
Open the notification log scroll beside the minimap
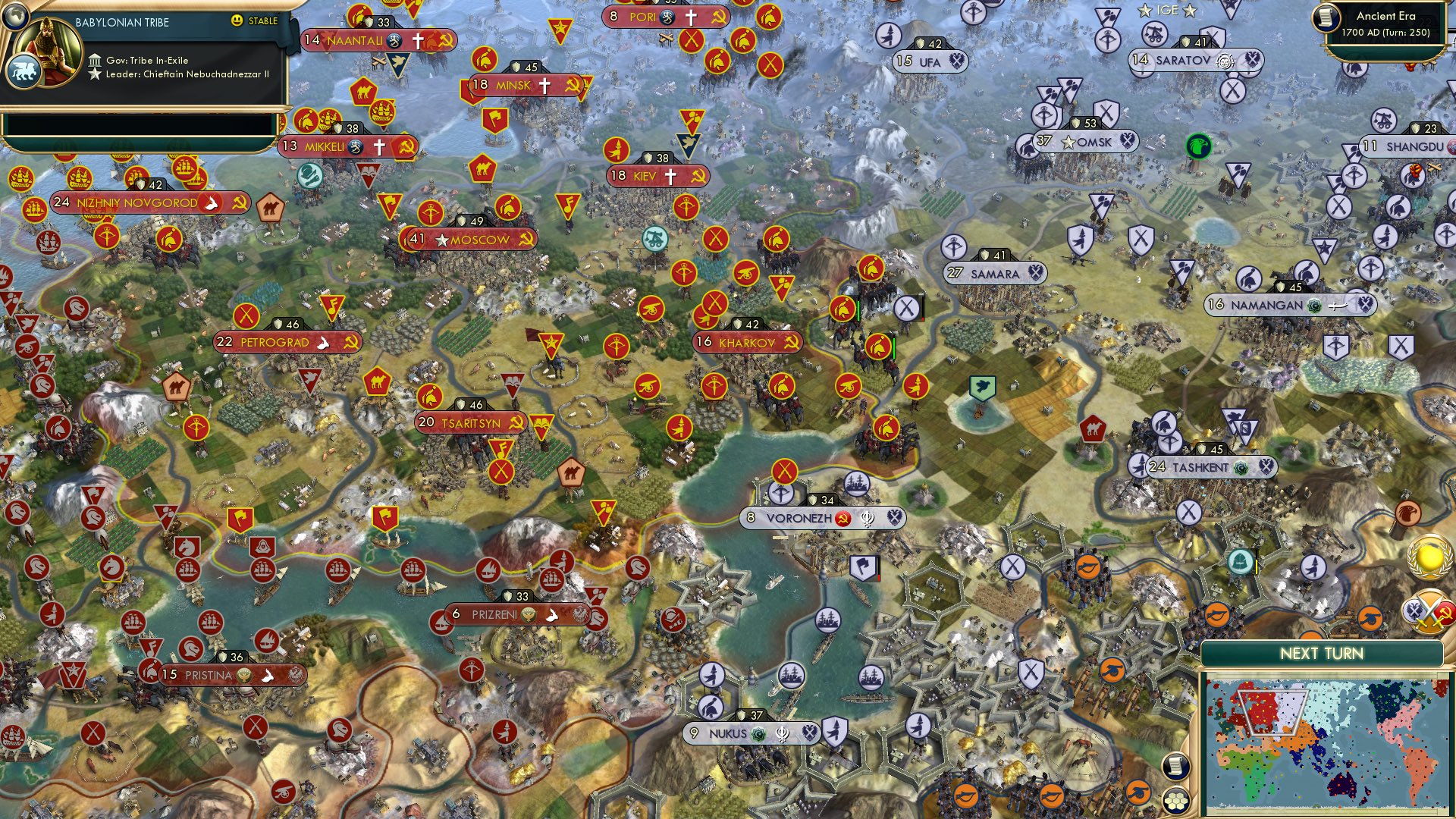pyautogui.click(x=1175, y=766)
